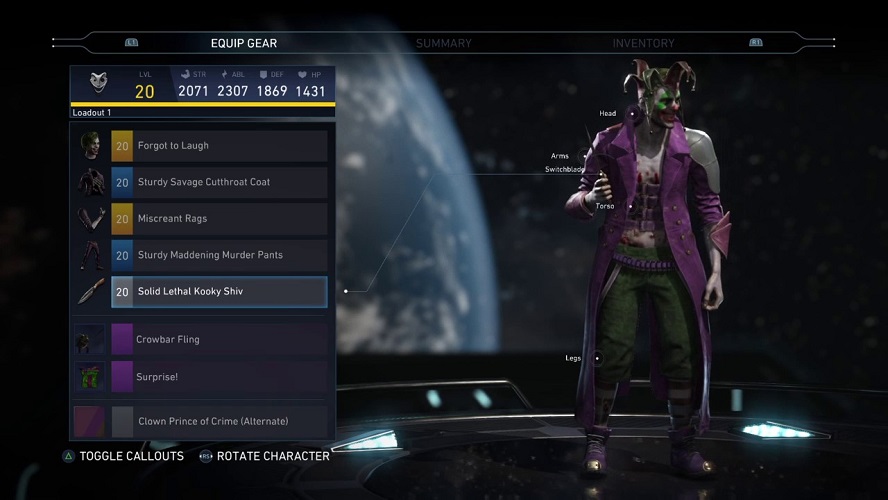Open the Summary tab
This screenshot has height=500, width=888.
pyautogui.click(x=443, y=43)
